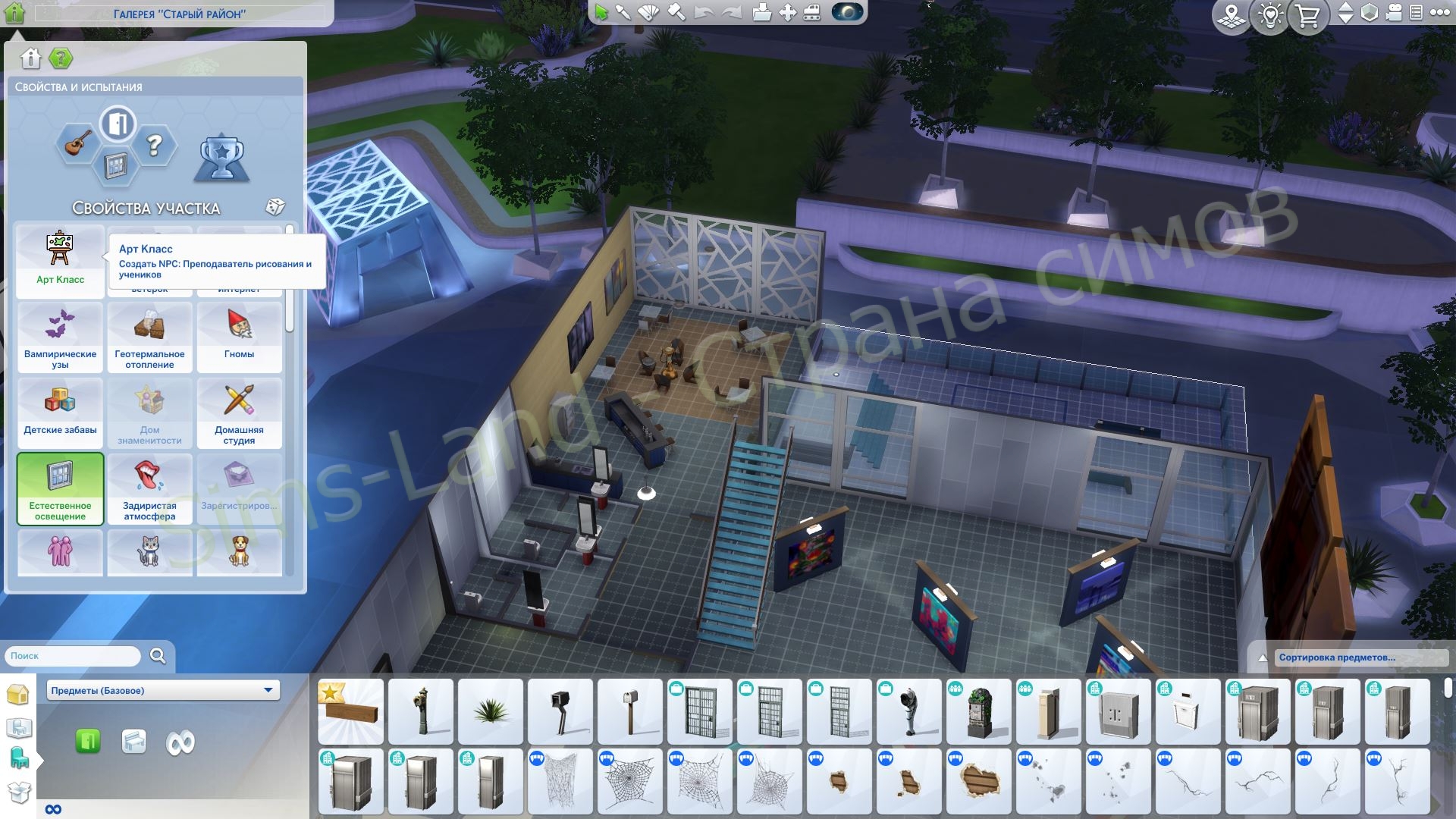Select the Вампирические узы trait
The image size is (1456, 819).
click(60, 337)
